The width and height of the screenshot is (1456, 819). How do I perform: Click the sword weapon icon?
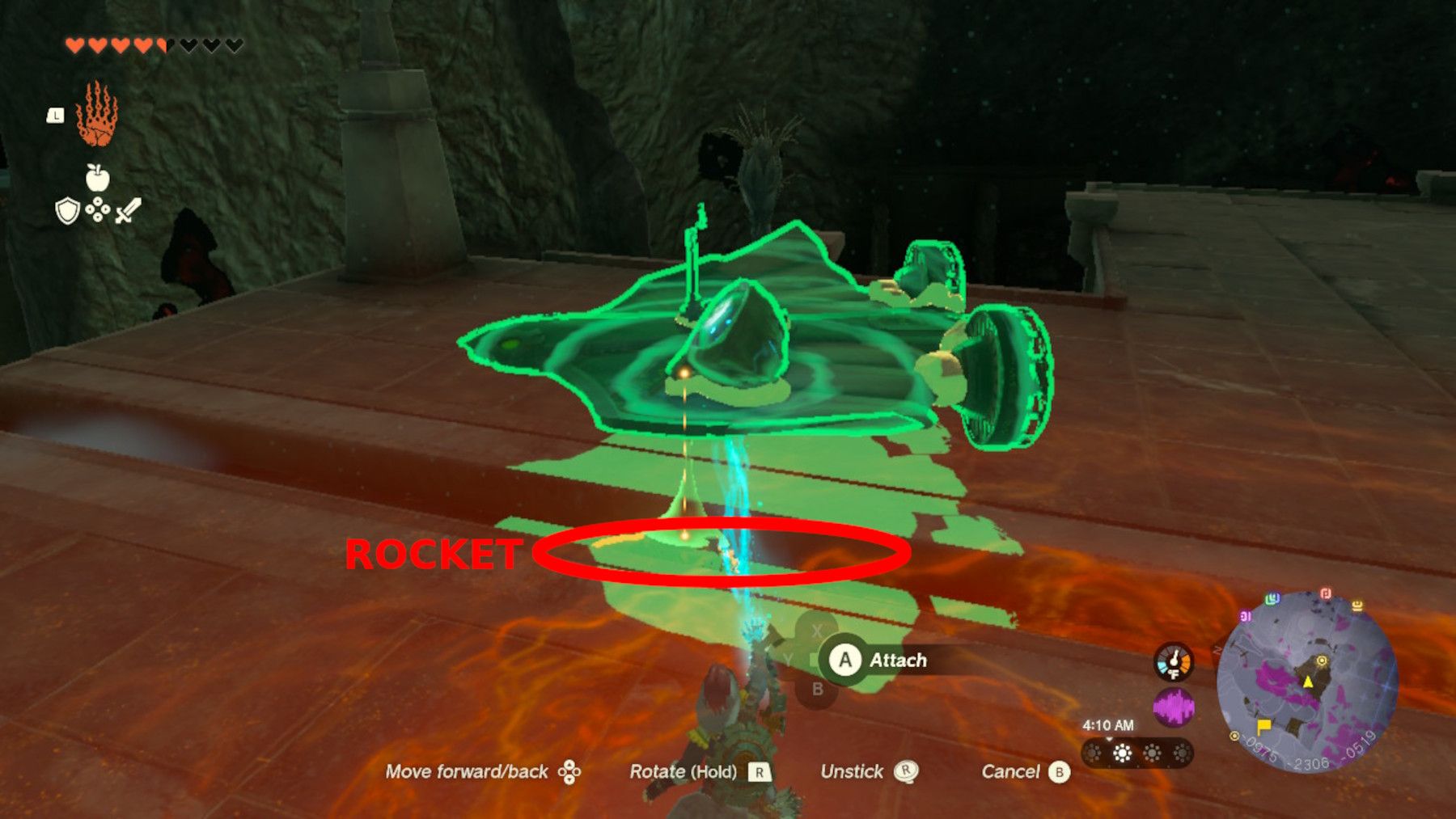[x=128, y=211]
